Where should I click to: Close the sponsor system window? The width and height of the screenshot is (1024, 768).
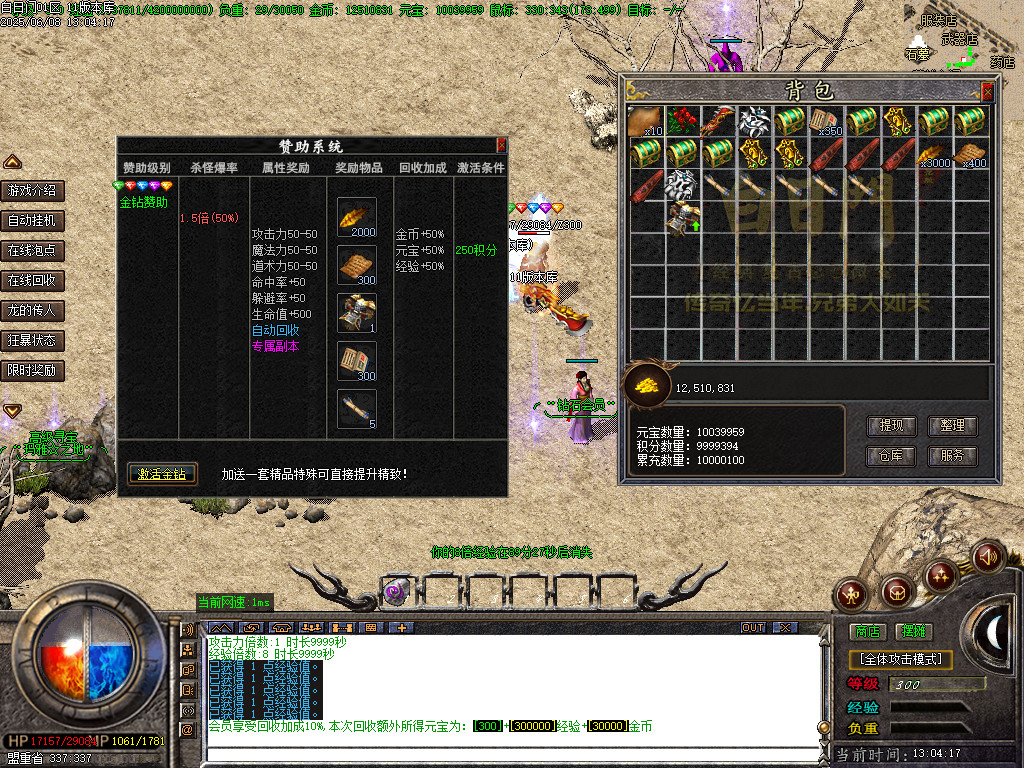point(501,145)
